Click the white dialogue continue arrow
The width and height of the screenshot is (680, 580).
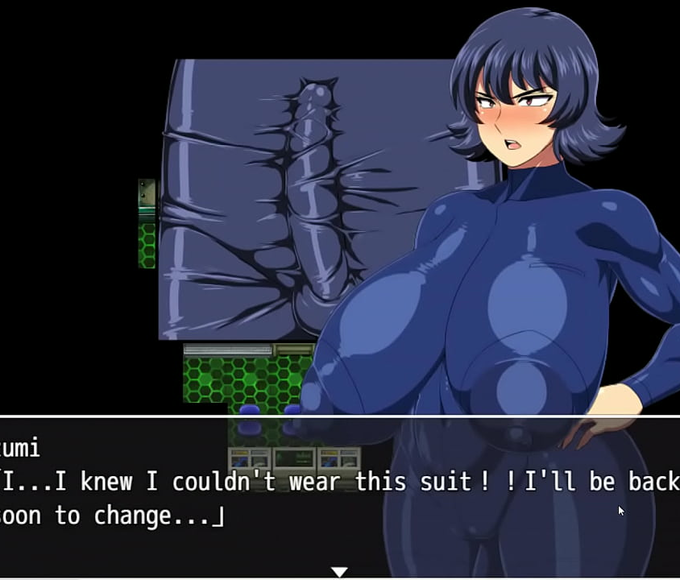(340, 571)
